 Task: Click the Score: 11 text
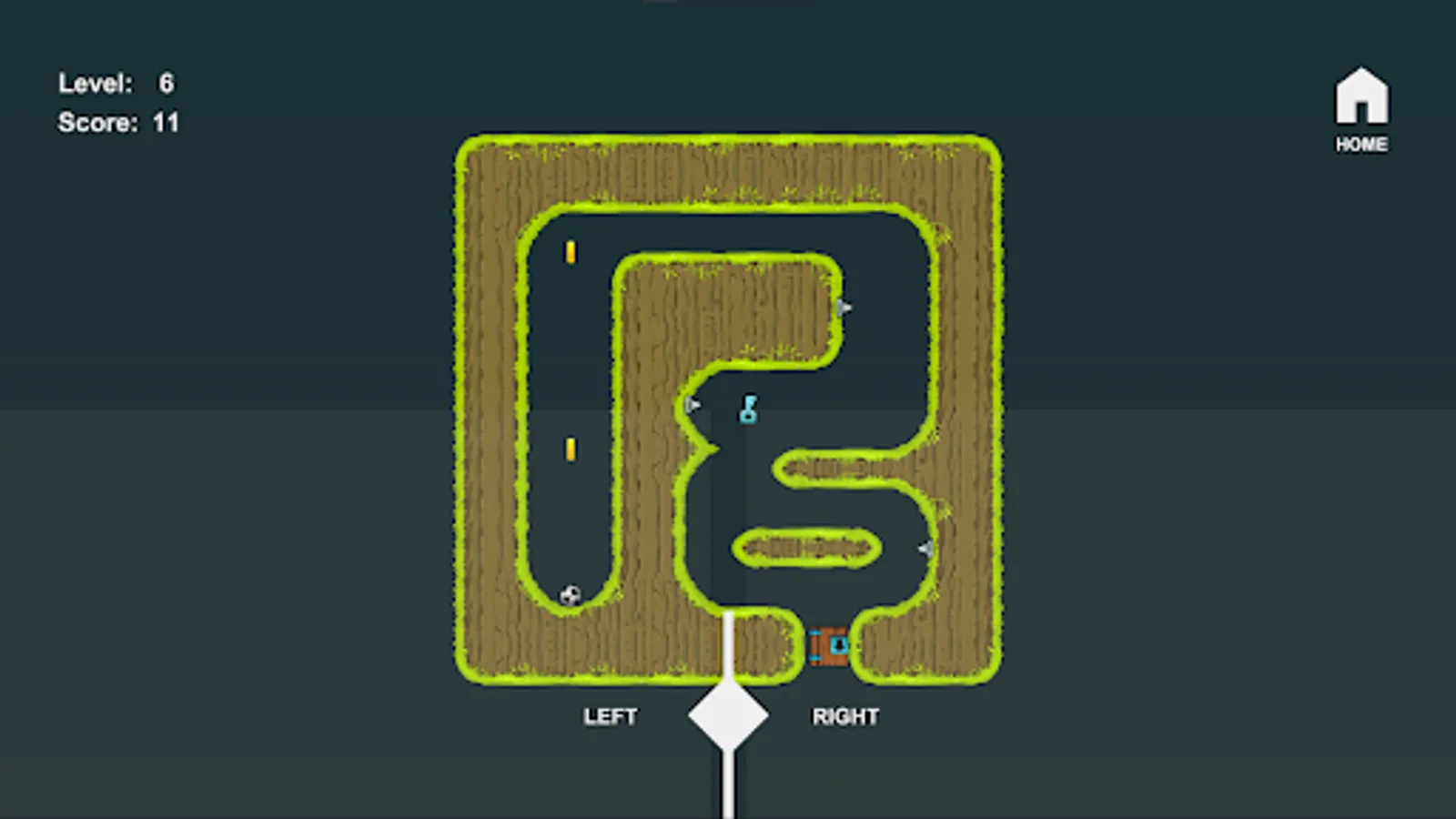coord(117,119)
